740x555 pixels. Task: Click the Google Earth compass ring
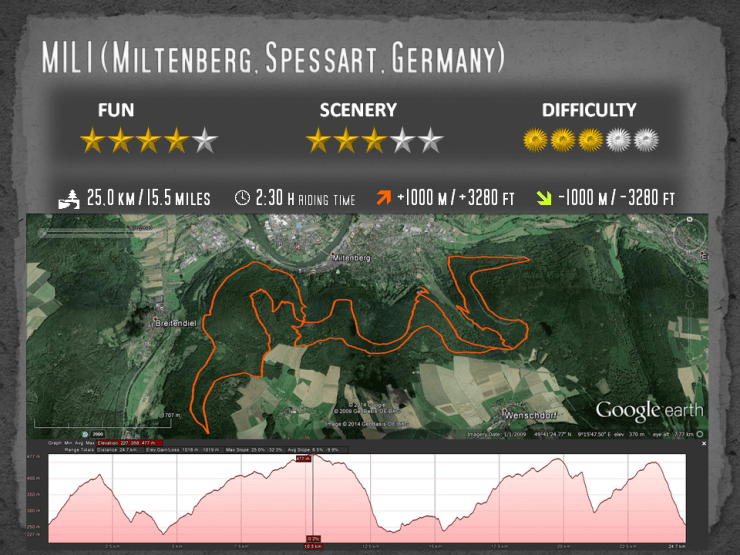[x=691, y=234]
